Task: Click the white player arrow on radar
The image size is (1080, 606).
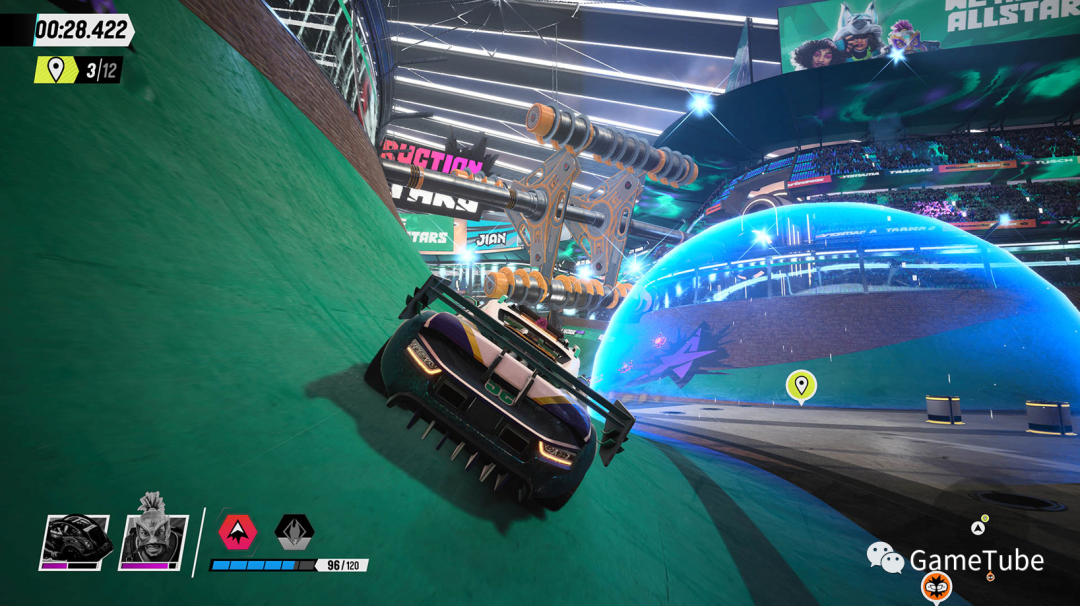Action: [977, 528]
